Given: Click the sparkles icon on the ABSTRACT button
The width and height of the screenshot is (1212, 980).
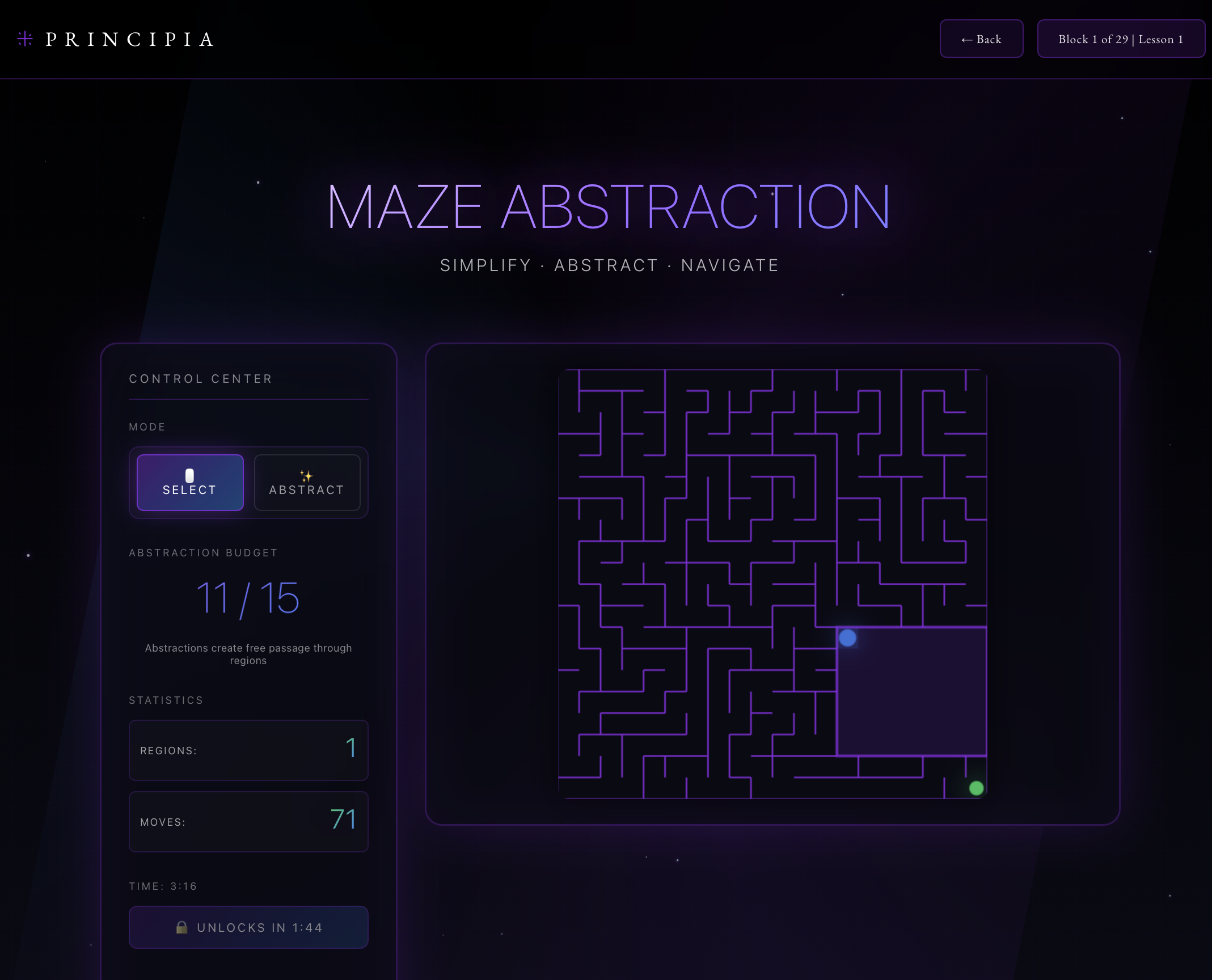Looking at the screenshot, I should 306,475.
